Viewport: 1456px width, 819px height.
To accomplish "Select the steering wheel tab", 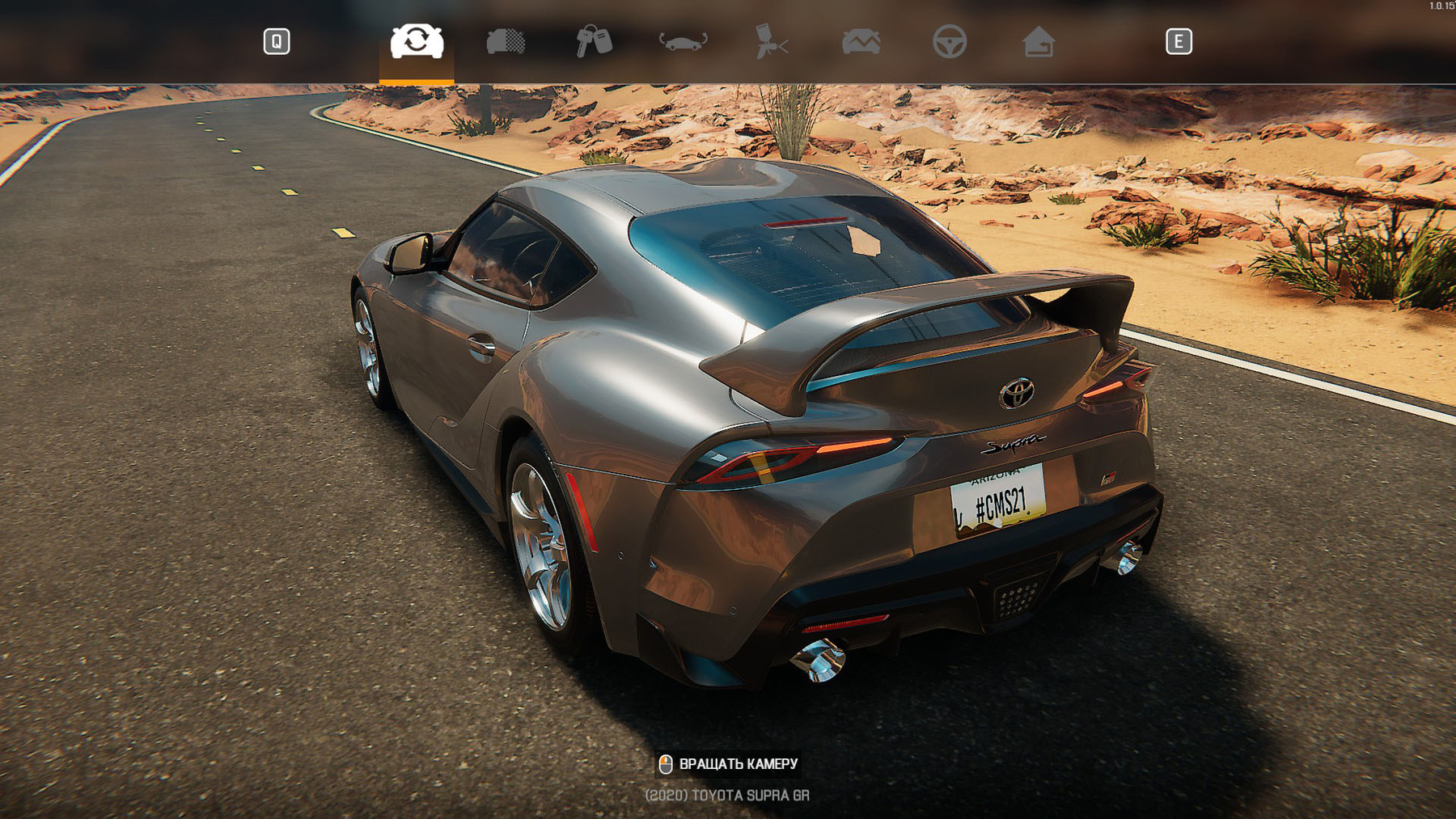I will (x=949, y=41).
